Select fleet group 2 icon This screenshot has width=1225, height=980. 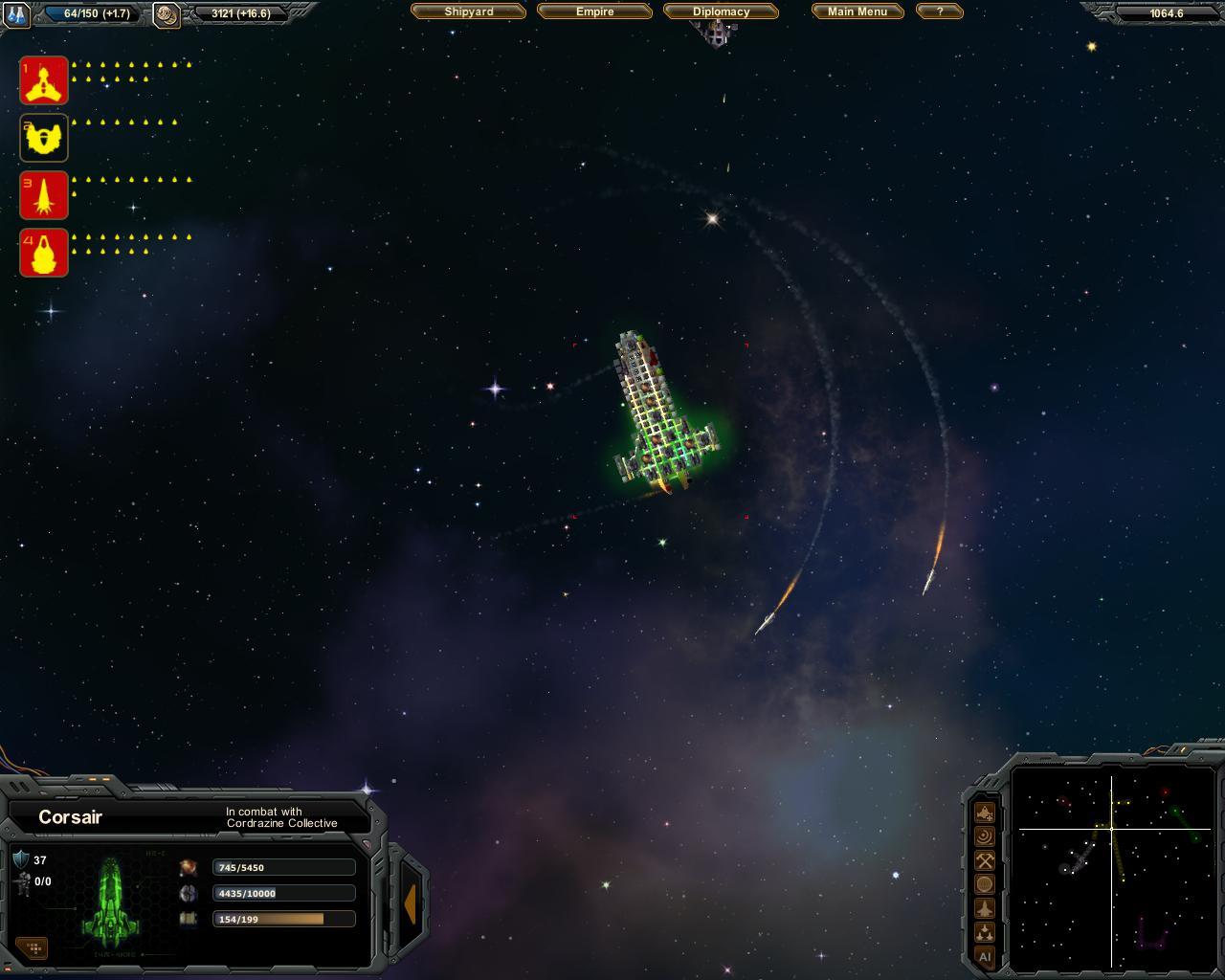coord(44,138)
